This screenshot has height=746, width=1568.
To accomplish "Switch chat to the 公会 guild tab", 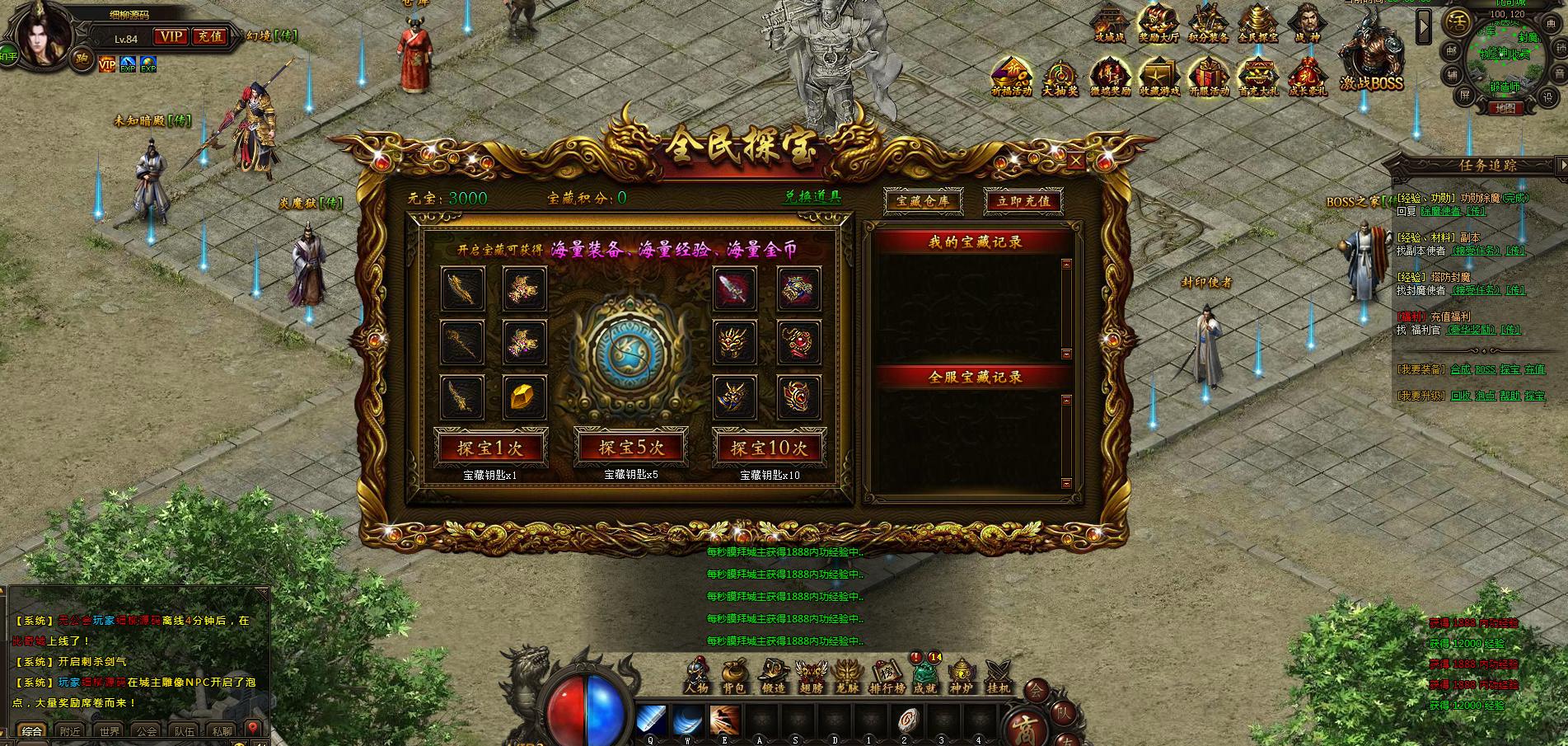I will click(147, 731).
